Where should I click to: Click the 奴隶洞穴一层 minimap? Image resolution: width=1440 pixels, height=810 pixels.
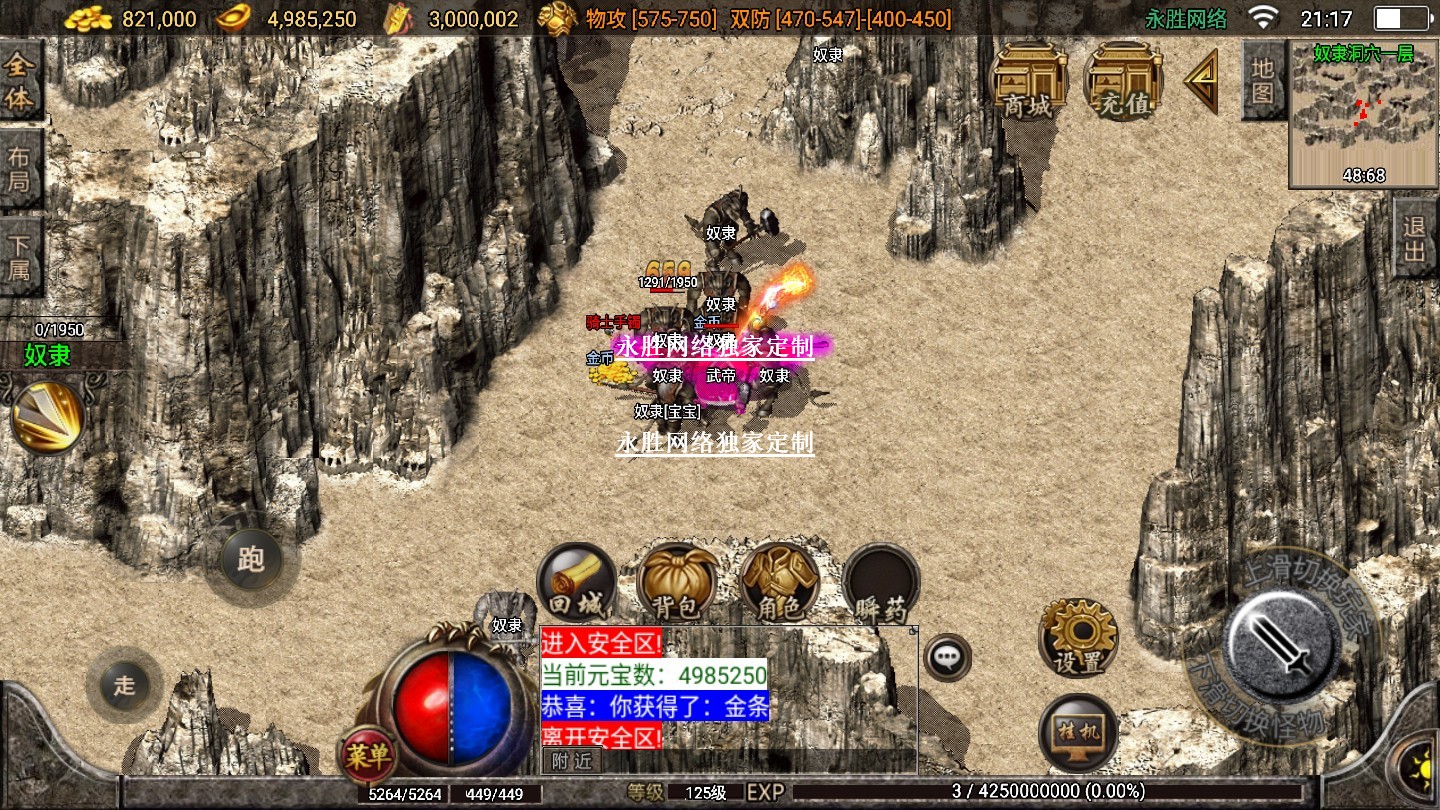tap(1363, 114)
